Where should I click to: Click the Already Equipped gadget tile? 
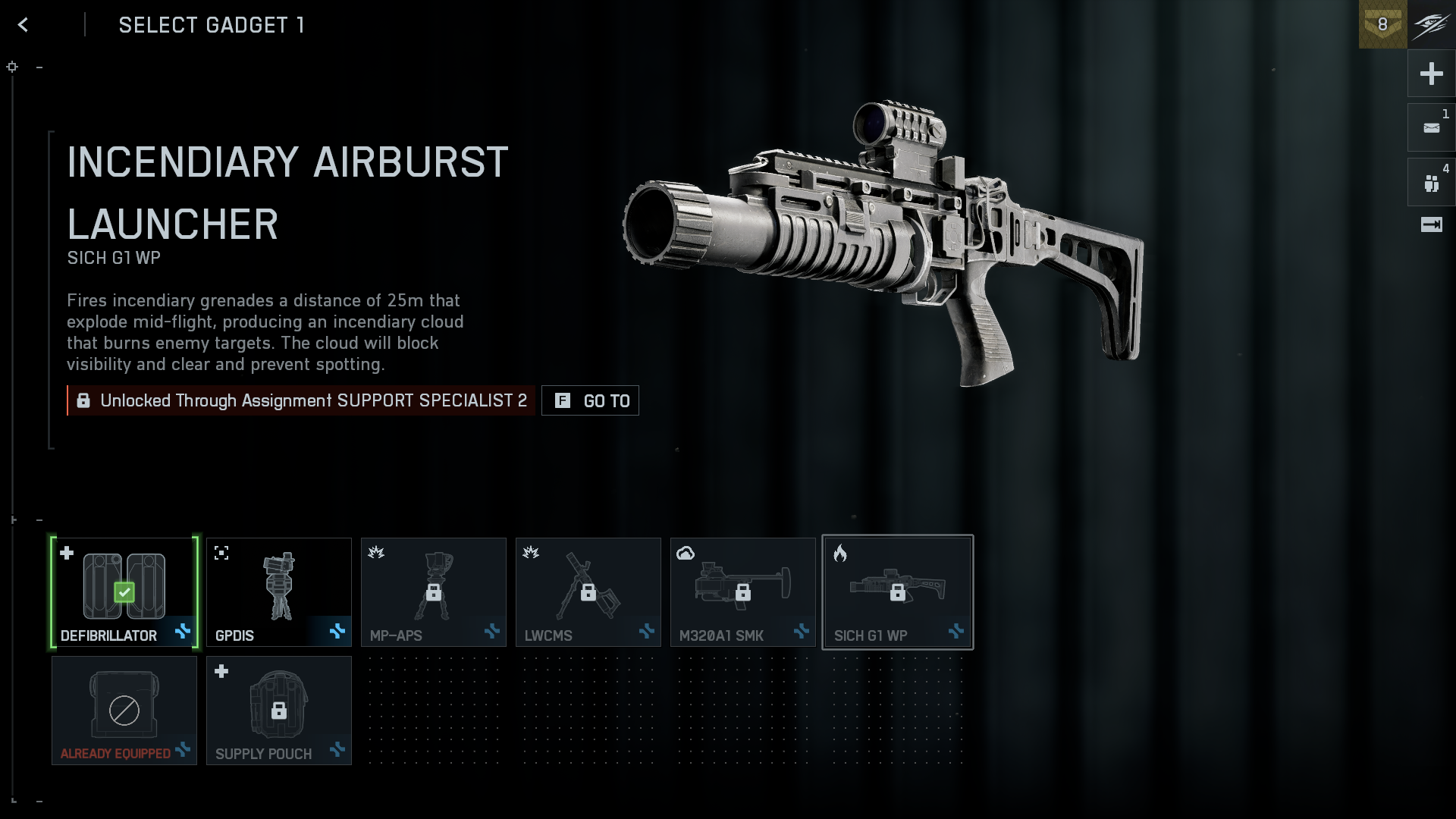[x=124, y=711]
